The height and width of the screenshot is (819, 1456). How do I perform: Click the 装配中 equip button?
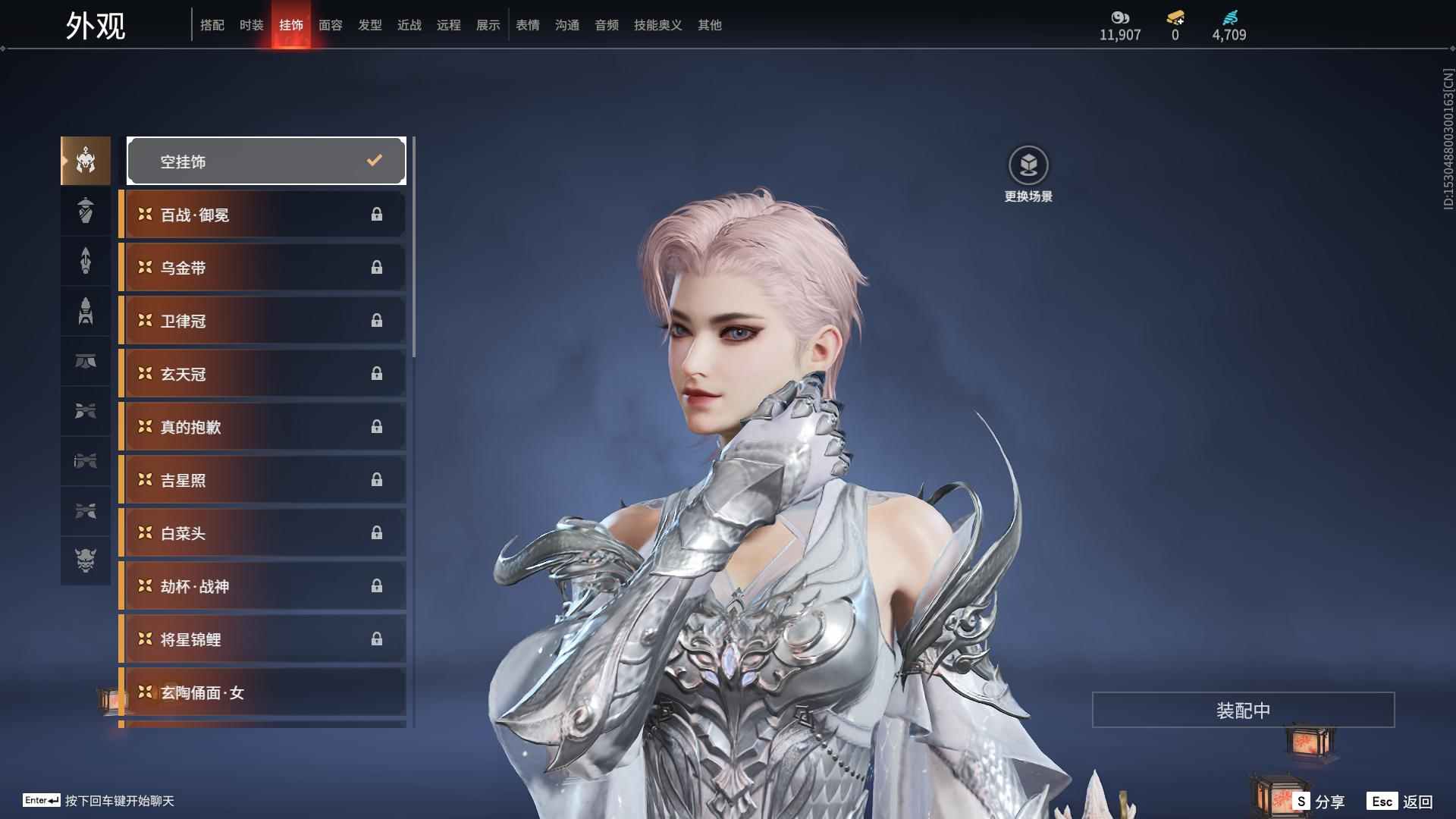(x=1243, y=710)
